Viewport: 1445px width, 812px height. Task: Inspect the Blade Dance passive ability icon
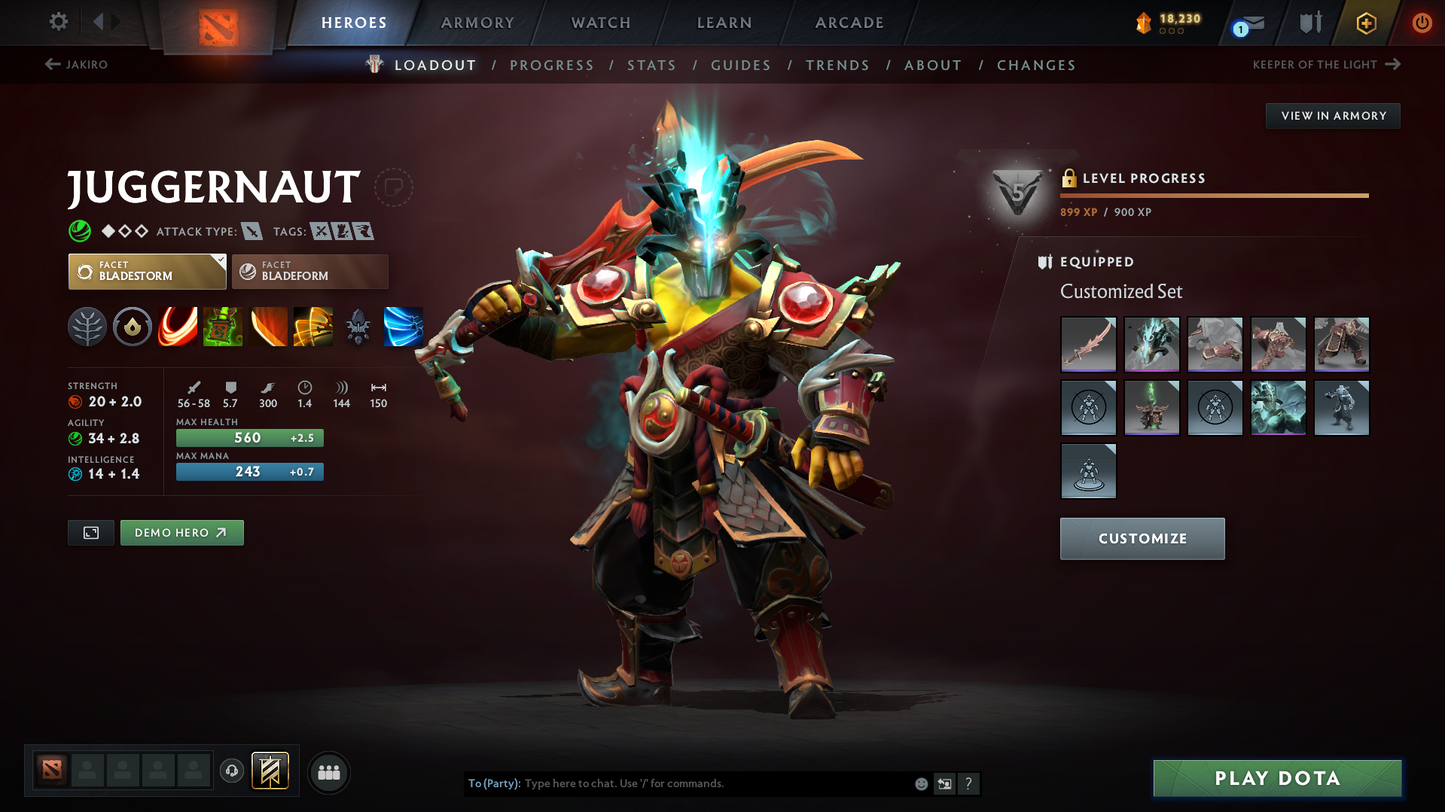coord(268,327)
